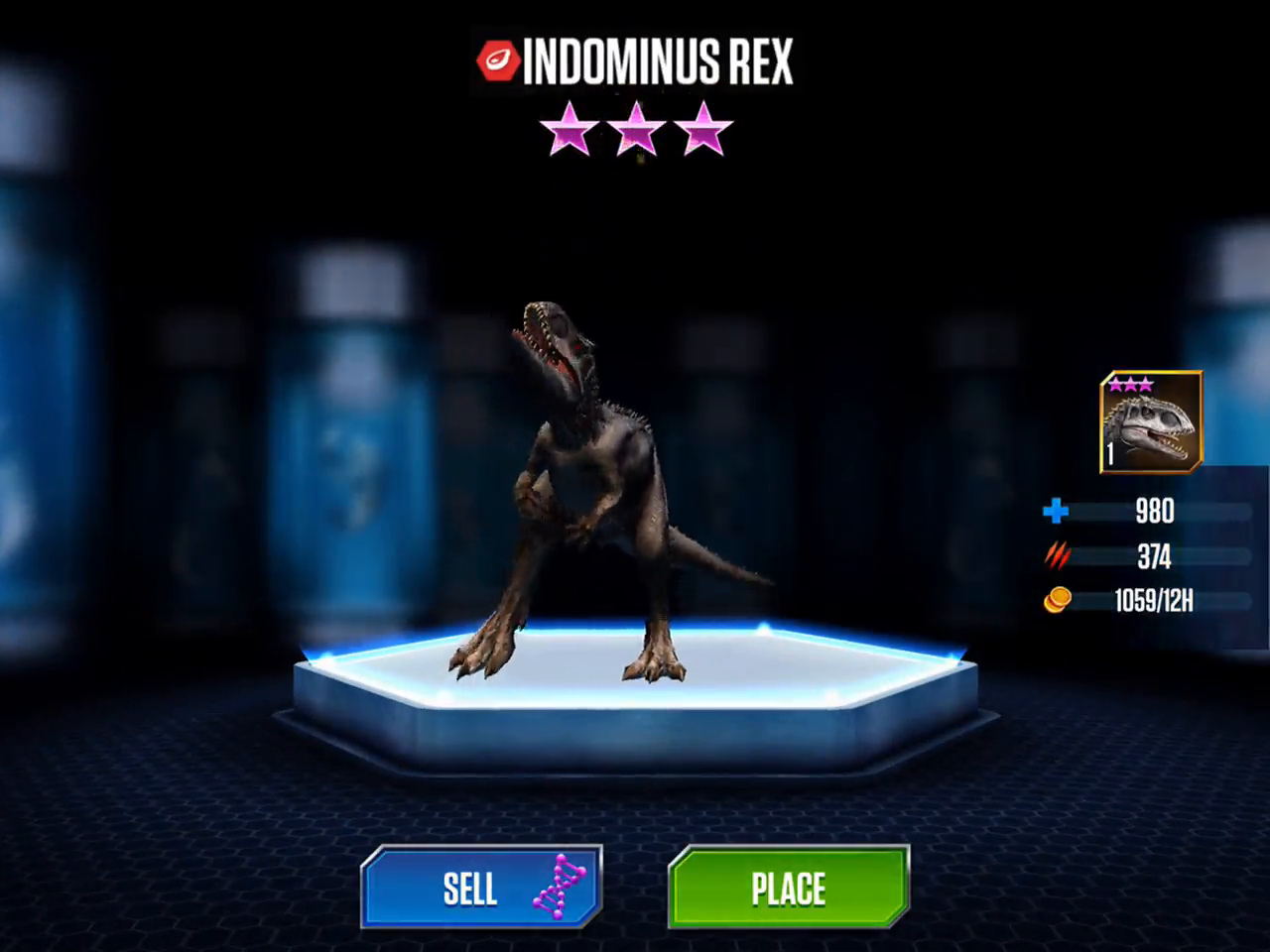Viewport: 1270px width, 952px height.
Task: Click the leftmost star under Indominus Rex title
Action: tap(569, 130)
